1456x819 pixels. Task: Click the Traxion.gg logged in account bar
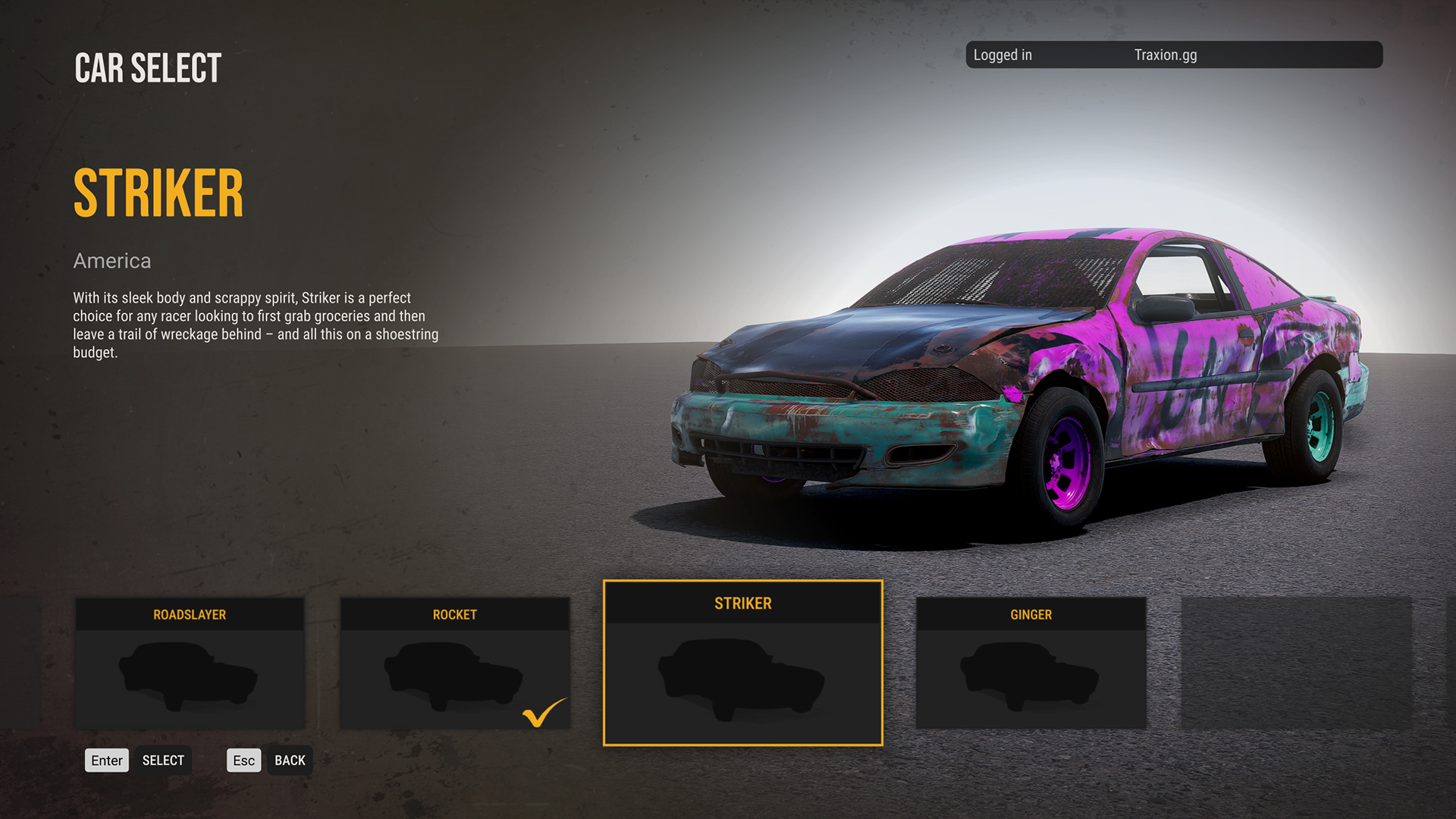click(x=1174, y=55)
